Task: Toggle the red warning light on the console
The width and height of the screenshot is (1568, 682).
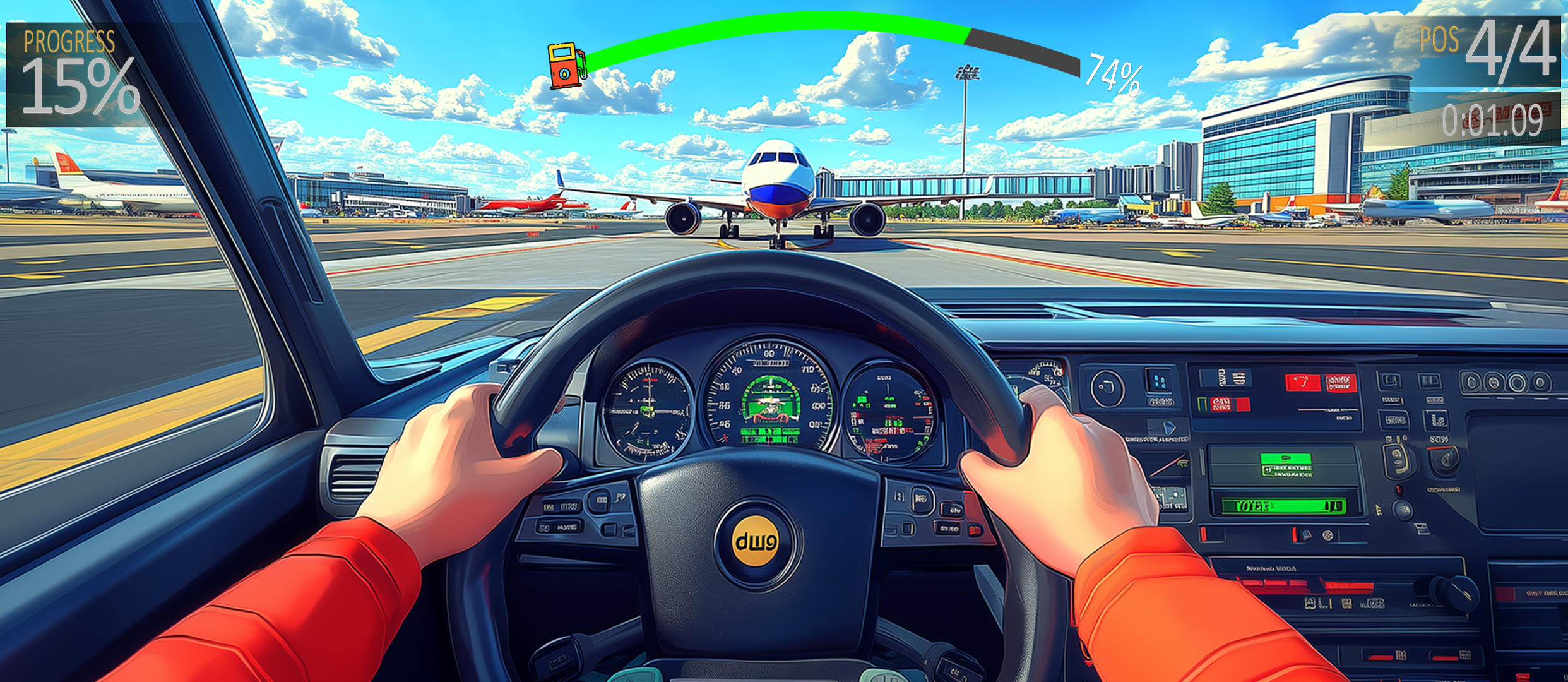Action: point(1398,489)
